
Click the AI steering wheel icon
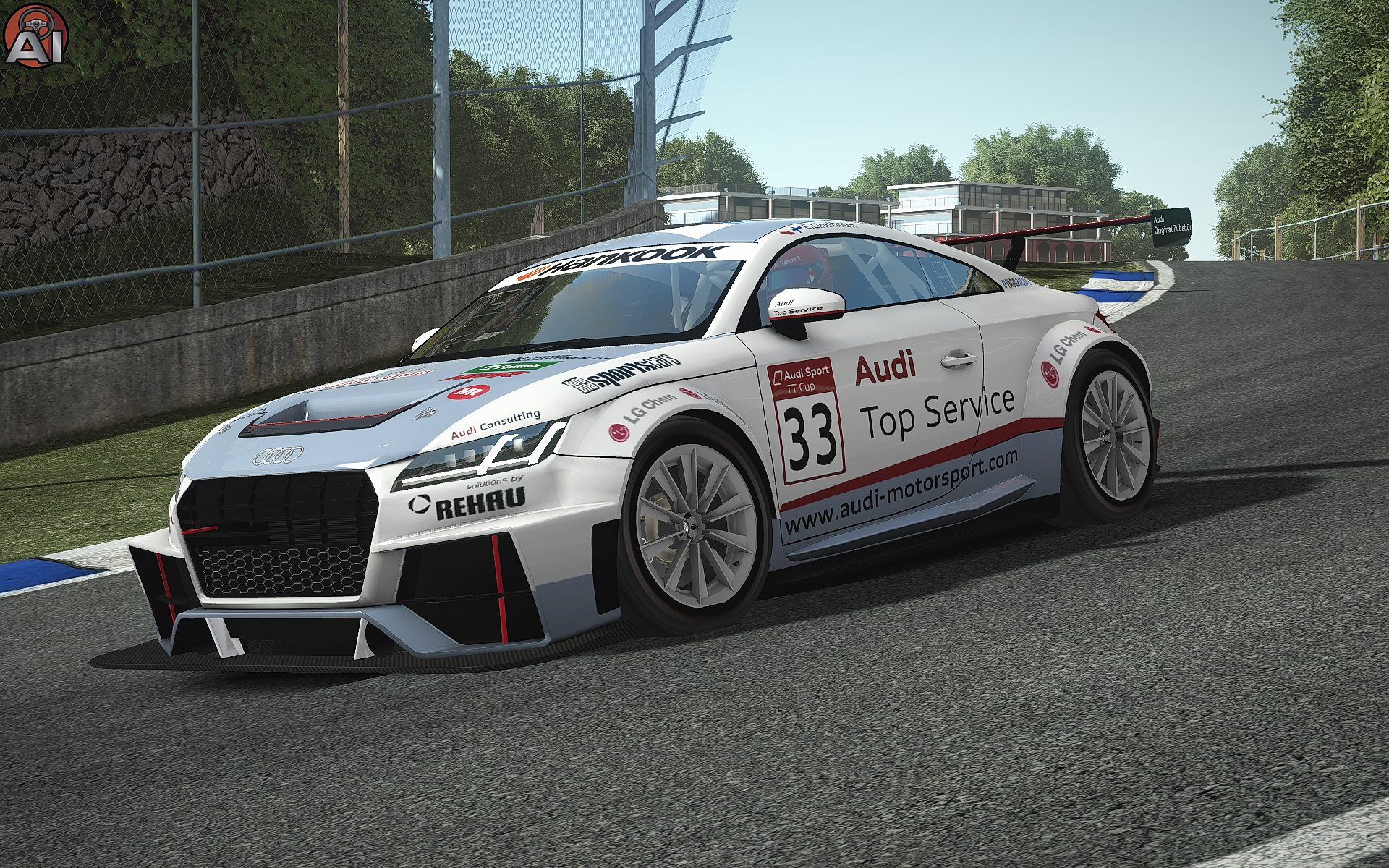coord(35,35)
